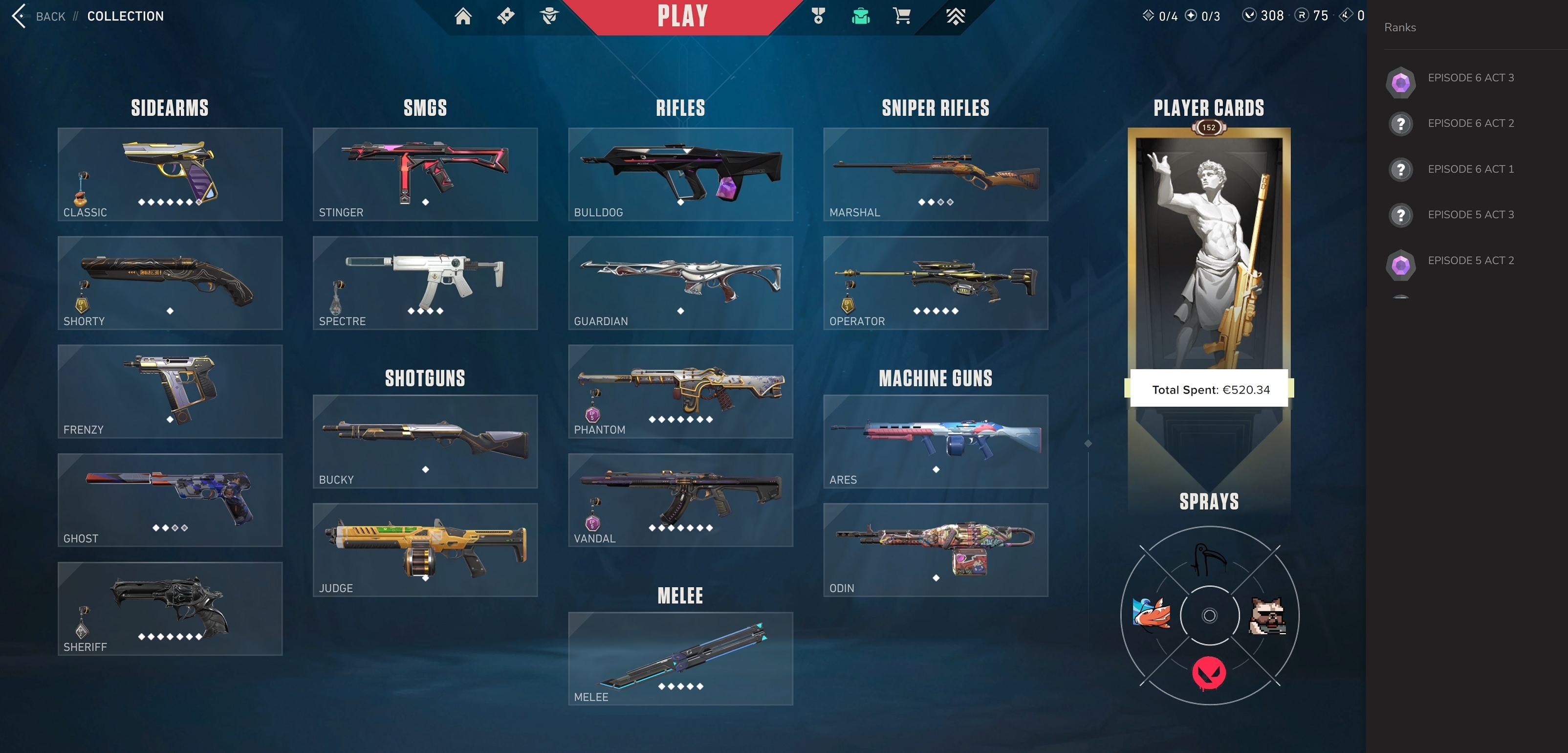The height and width of the screenshot is (753, 1568).
Task: Select the Bulldog rifle slot
Action: point(680,174)
